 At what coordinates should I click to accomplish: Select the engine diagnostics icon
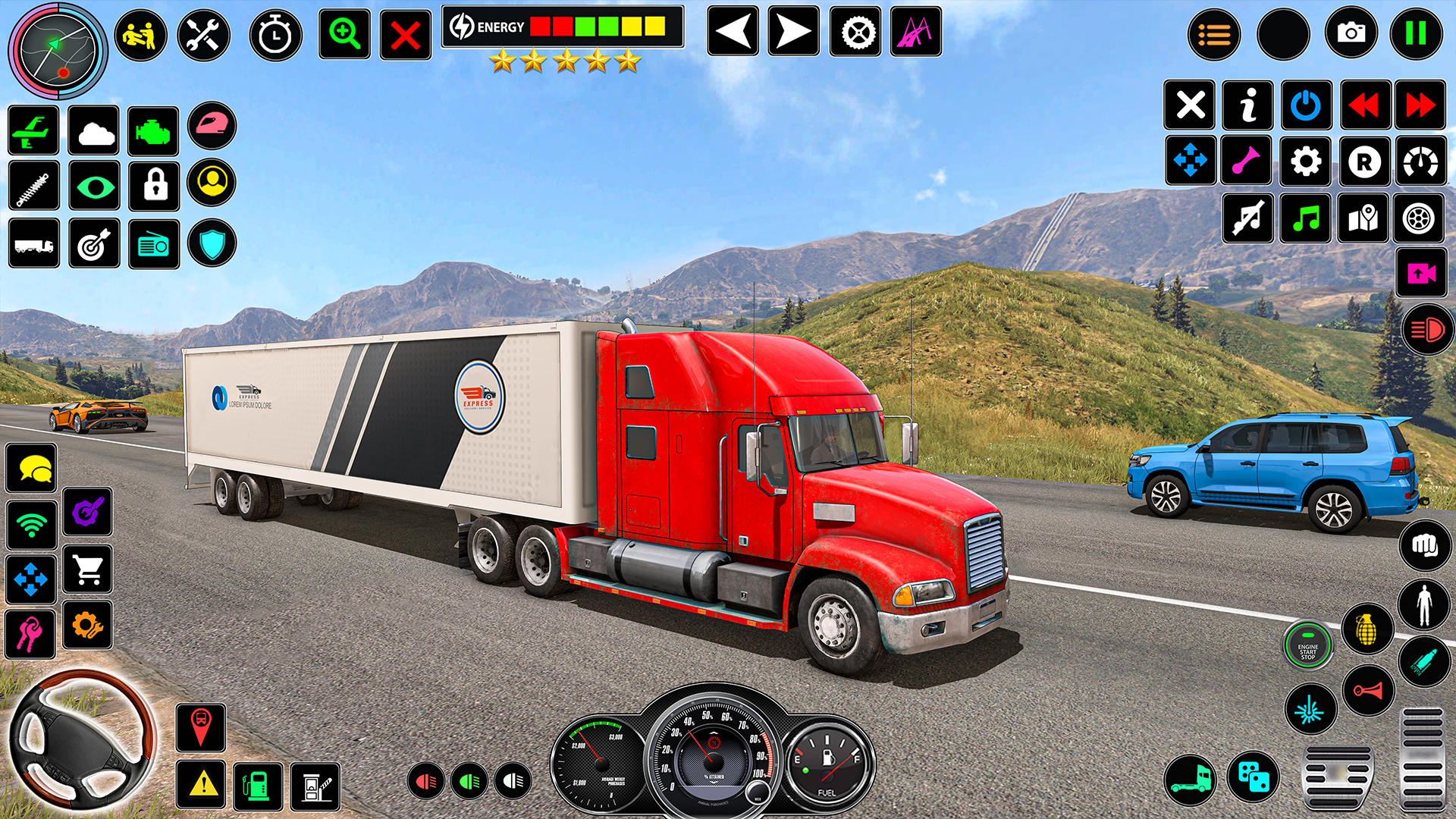154,131
